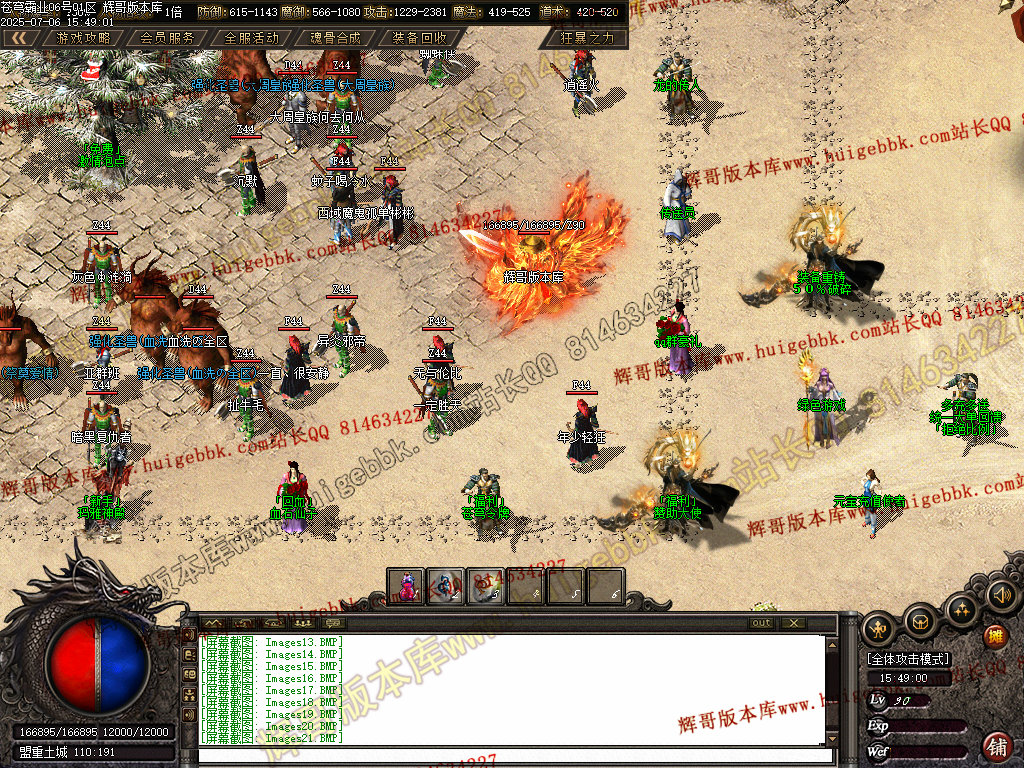This screenshot has height=768, width=1024.
Task: Select the third hotbar slot item
Action: (486, 586)
